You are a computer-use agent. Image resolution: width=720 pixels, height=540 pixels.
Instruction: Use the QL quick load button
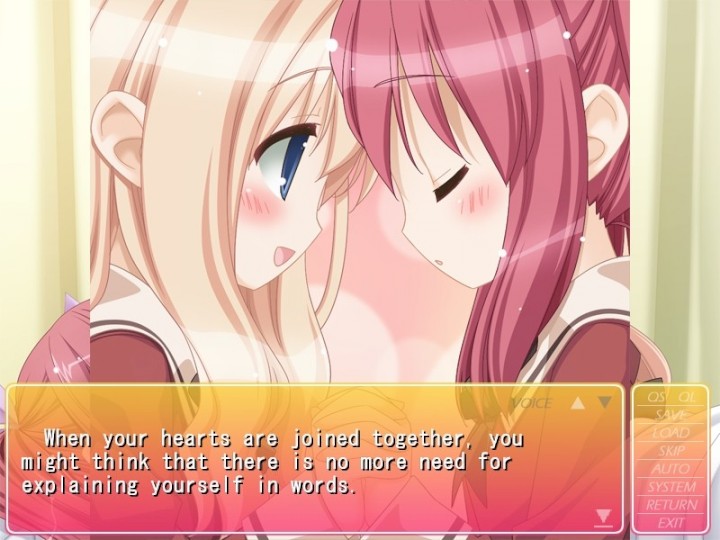[x=688, y=397]
